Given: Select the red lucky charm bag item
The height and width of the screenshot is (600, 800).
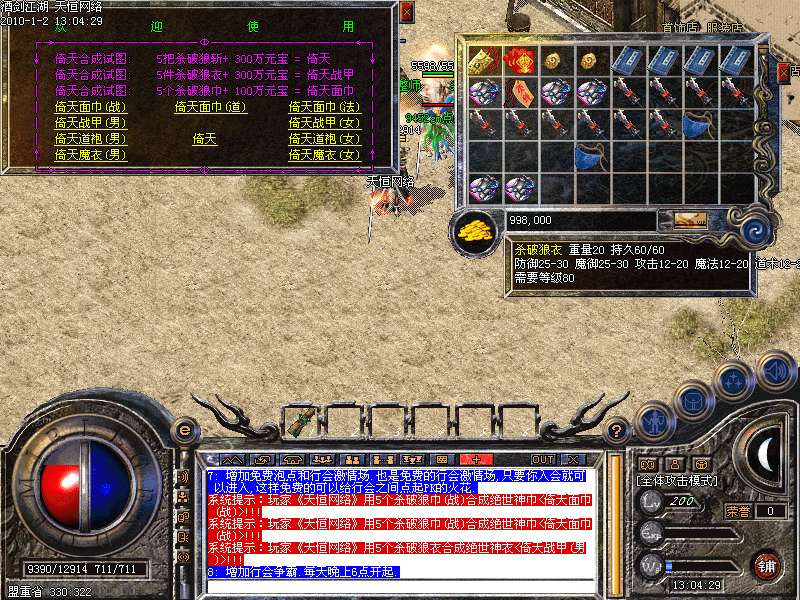Looking at the screenshot, I should coord(520,59).
